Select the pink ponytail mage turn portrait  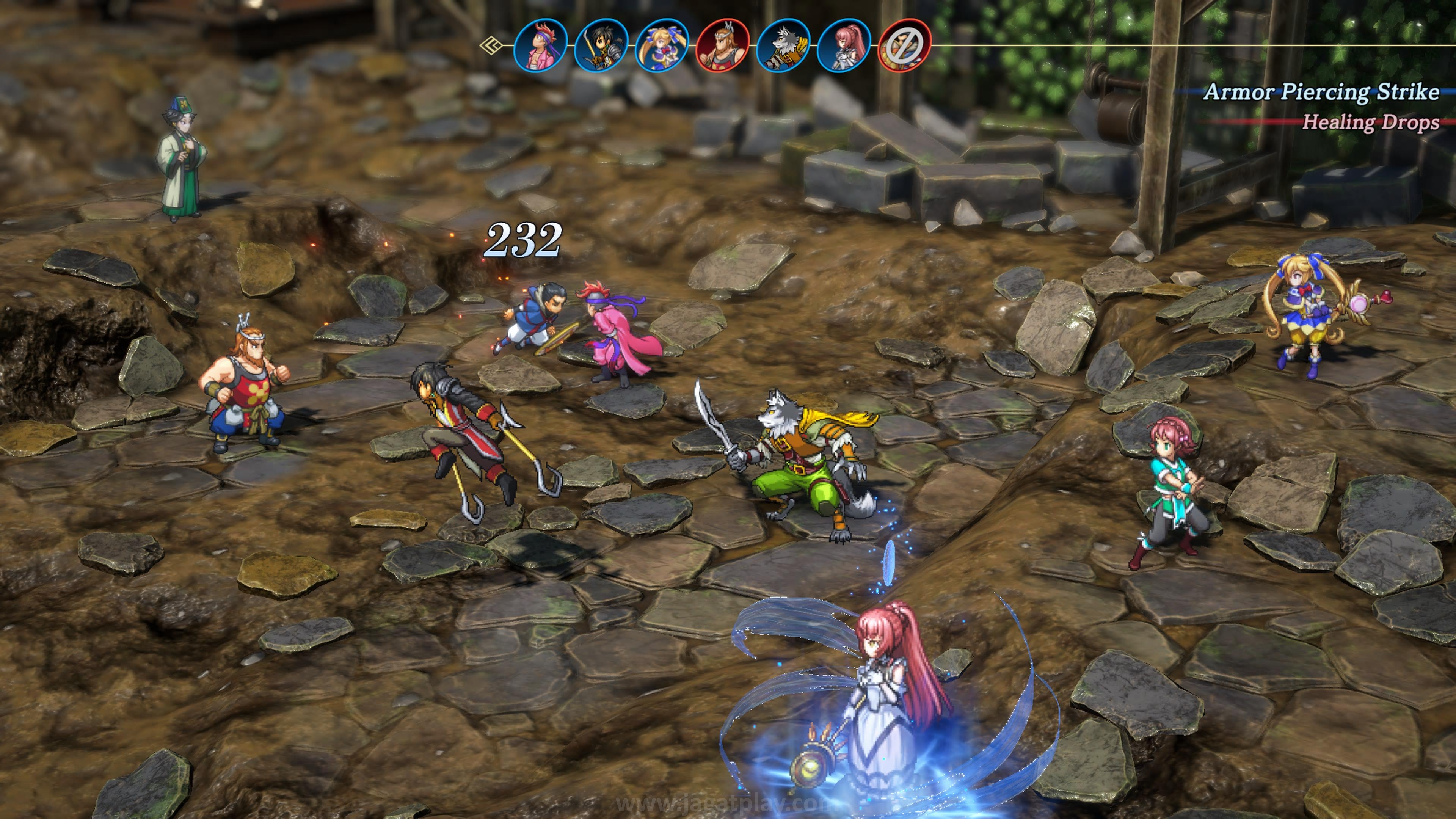pyautogui.click(x=843, y=45)
